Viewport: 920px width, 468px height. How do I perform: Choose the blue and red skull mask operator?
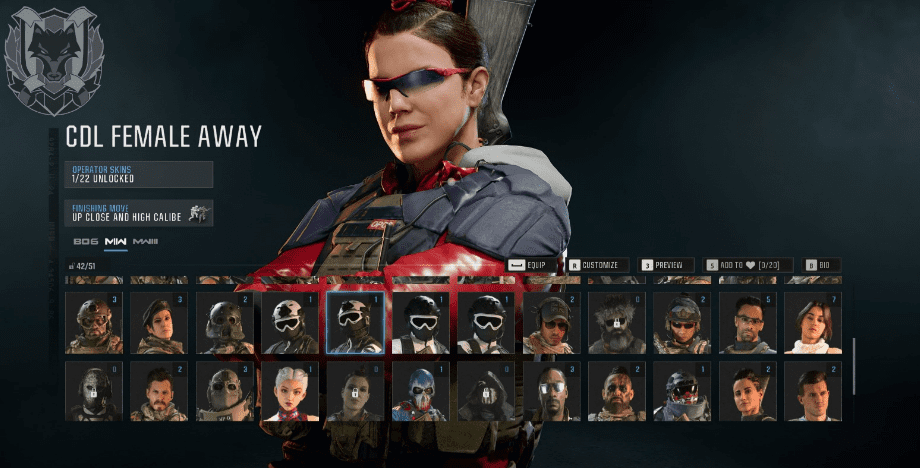(x=421, y=392)
